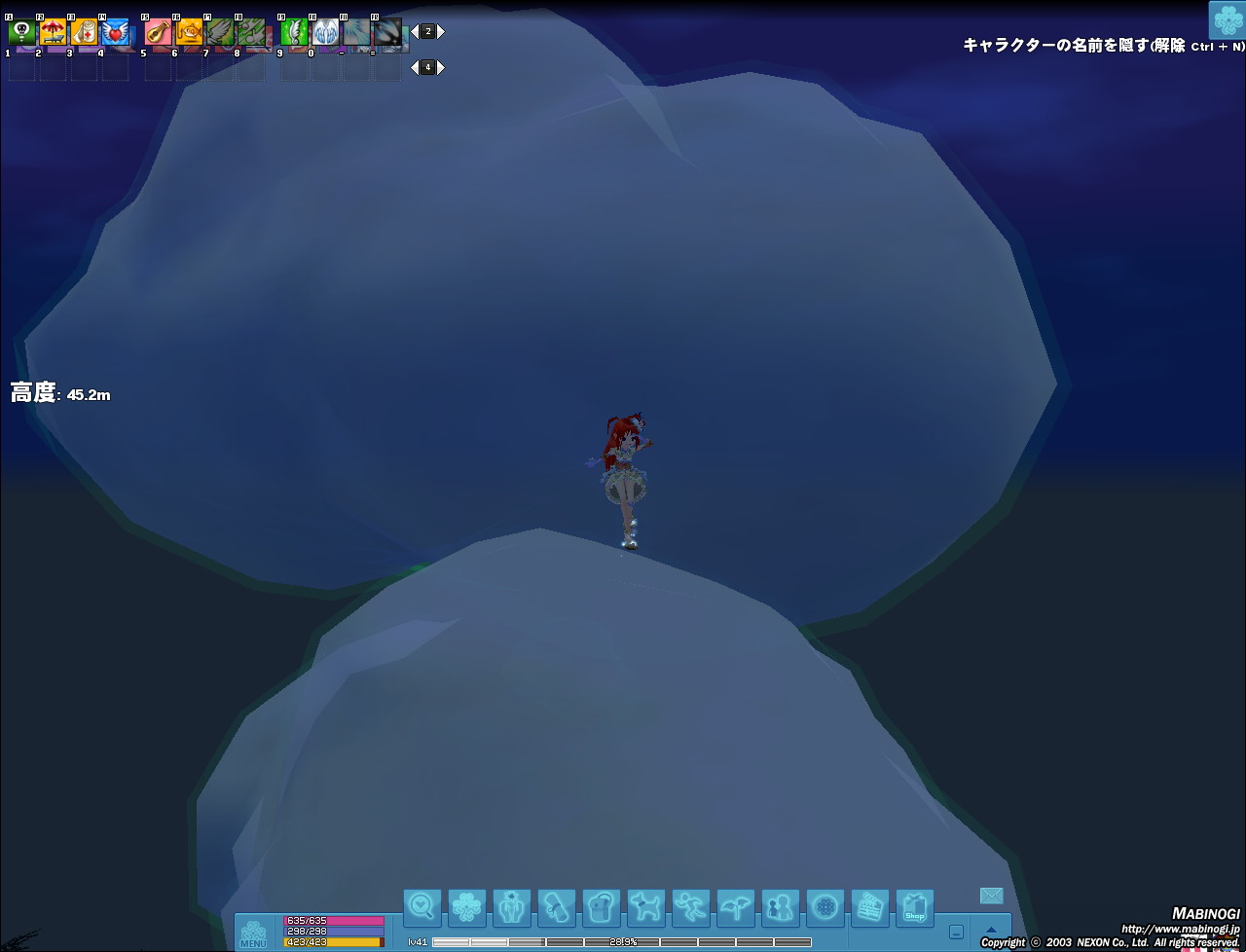Select the bandage first aid skill
The width and height of the screenshot is (1246, 952).
[x=84, y=33]
